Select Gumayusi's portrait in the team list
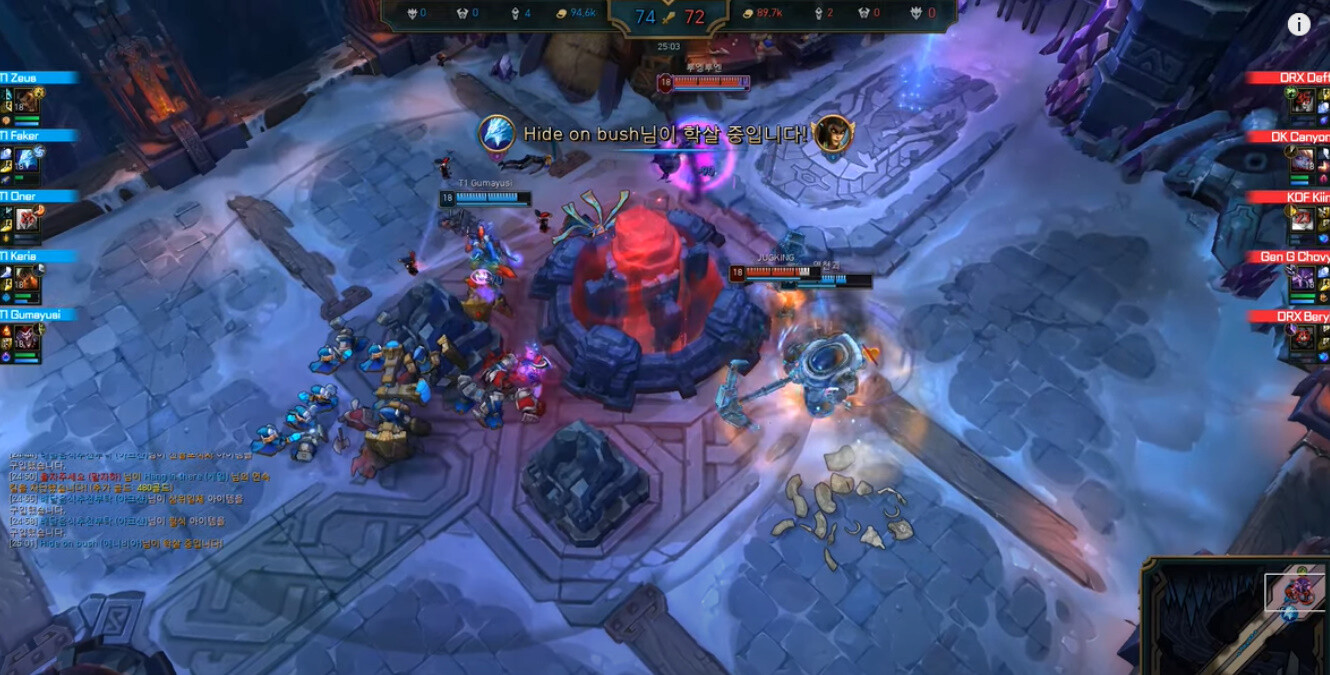The width and height of the screenshot is (1330, 675). (26, 339)
